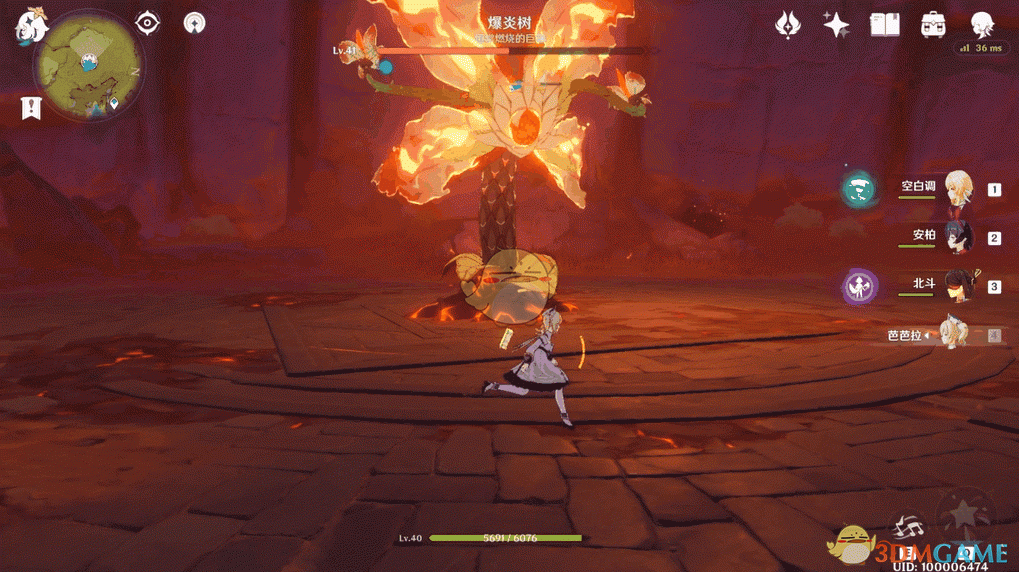The width and height of the screenshot is (1019, 572).
Task: Switch to party member 空白调
Action: (958, 189)
